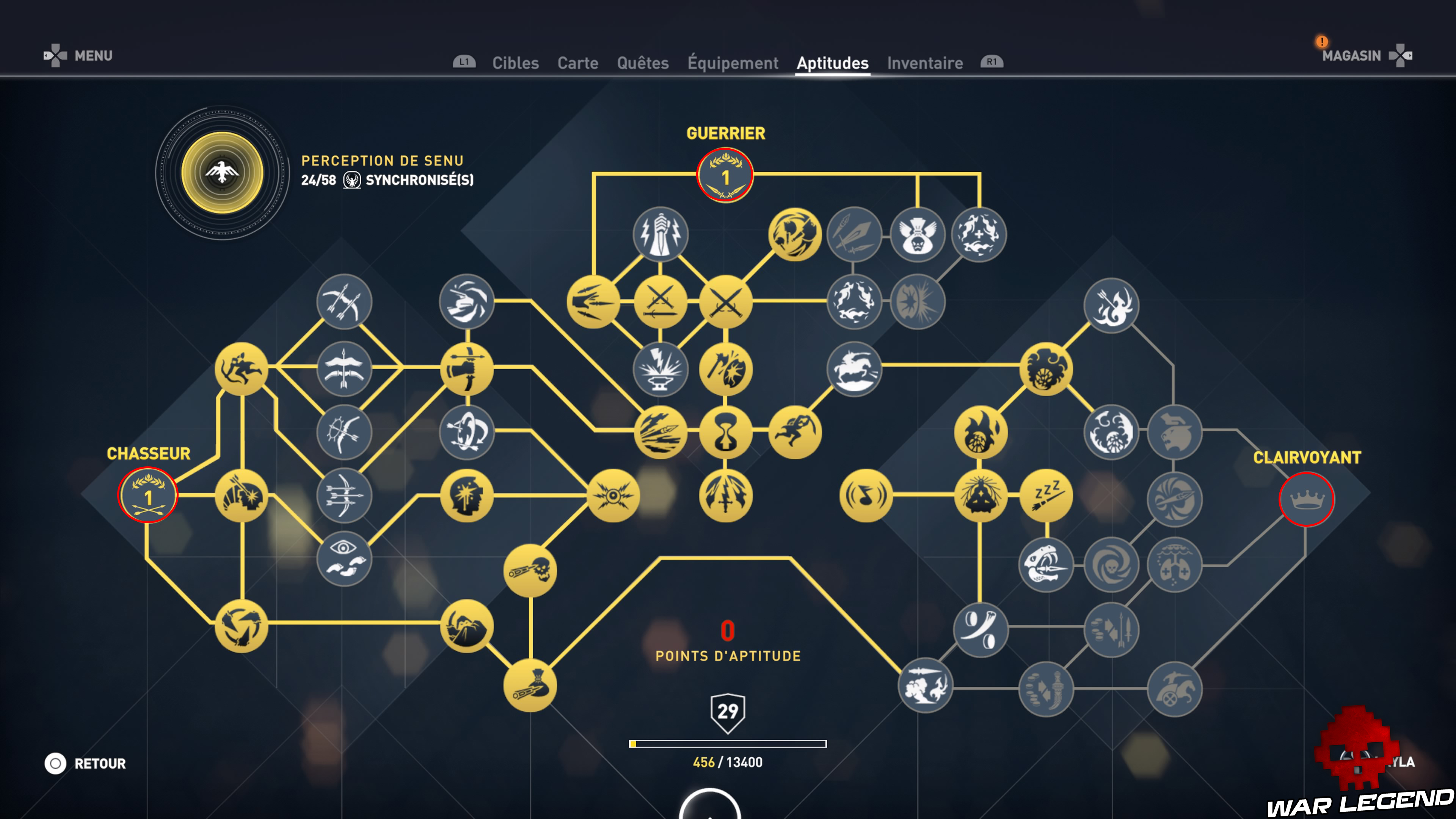Image resolution: width=1456 pixels, height=819 pixels.
Task: Open the MAGASIN store
Action: pyautogui.click(x=1351, y=56)
